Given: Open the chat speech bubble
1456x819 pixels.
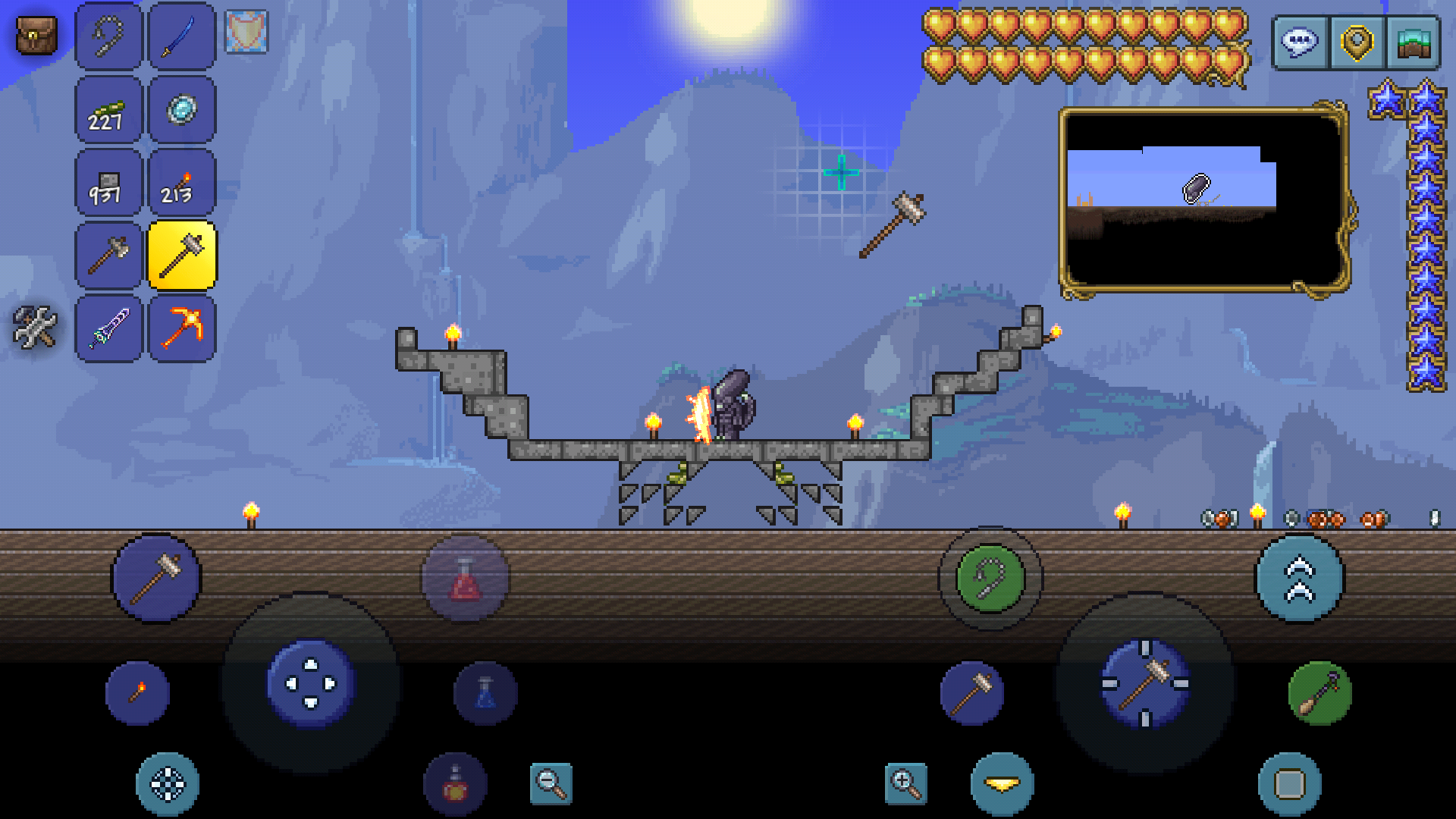Looking at the screenshot, I should pos(1300,42).
